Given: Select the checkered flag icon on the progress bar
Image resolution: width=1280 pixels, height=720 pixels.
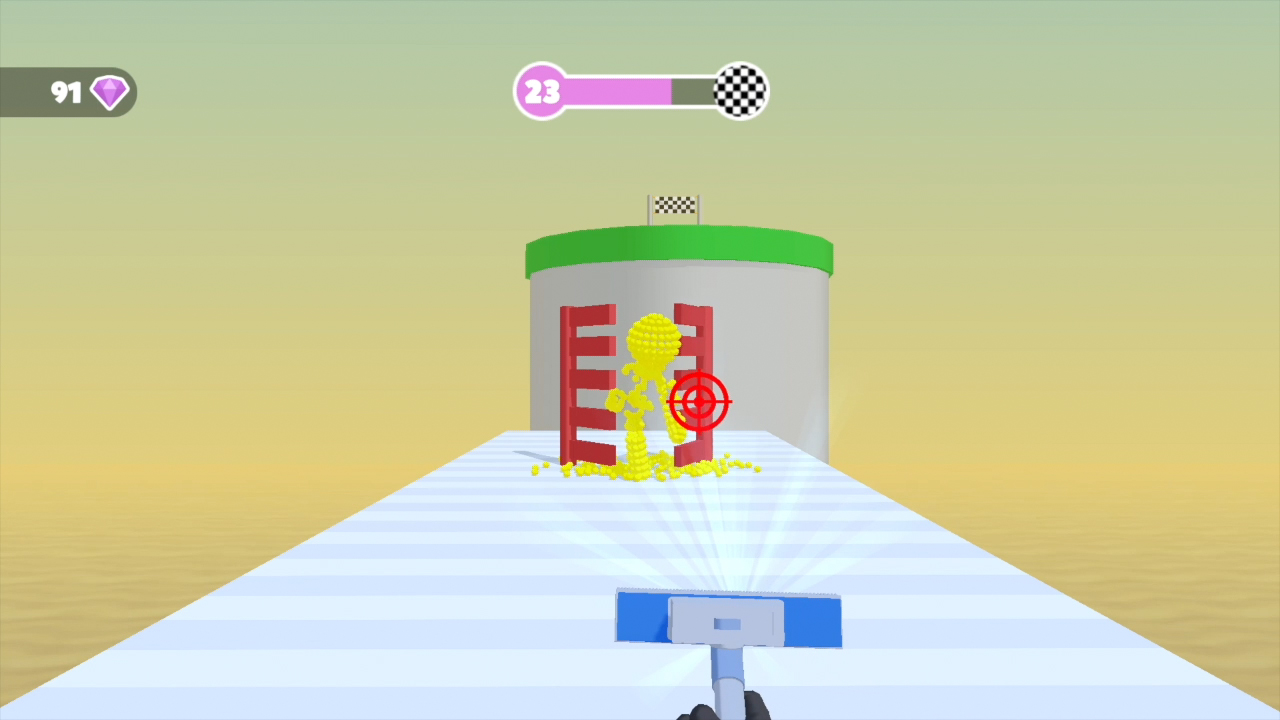Looking at the screenshot, I should [x=740, y=91].
